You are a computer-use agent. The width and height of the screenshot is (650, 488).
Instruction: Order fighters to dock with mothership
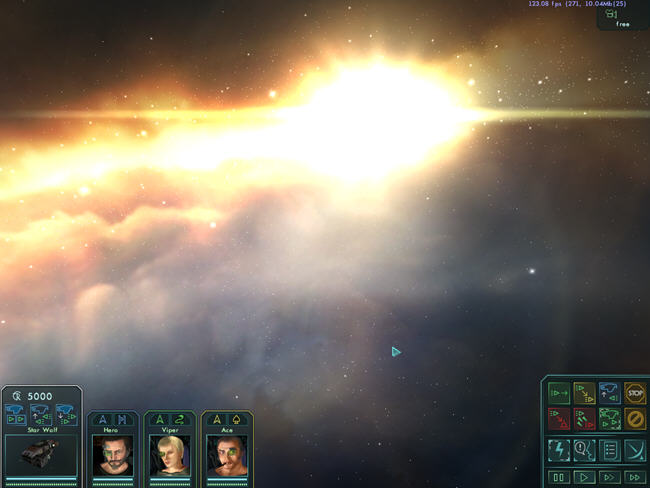pyautogui.click(x=610, y=394)
